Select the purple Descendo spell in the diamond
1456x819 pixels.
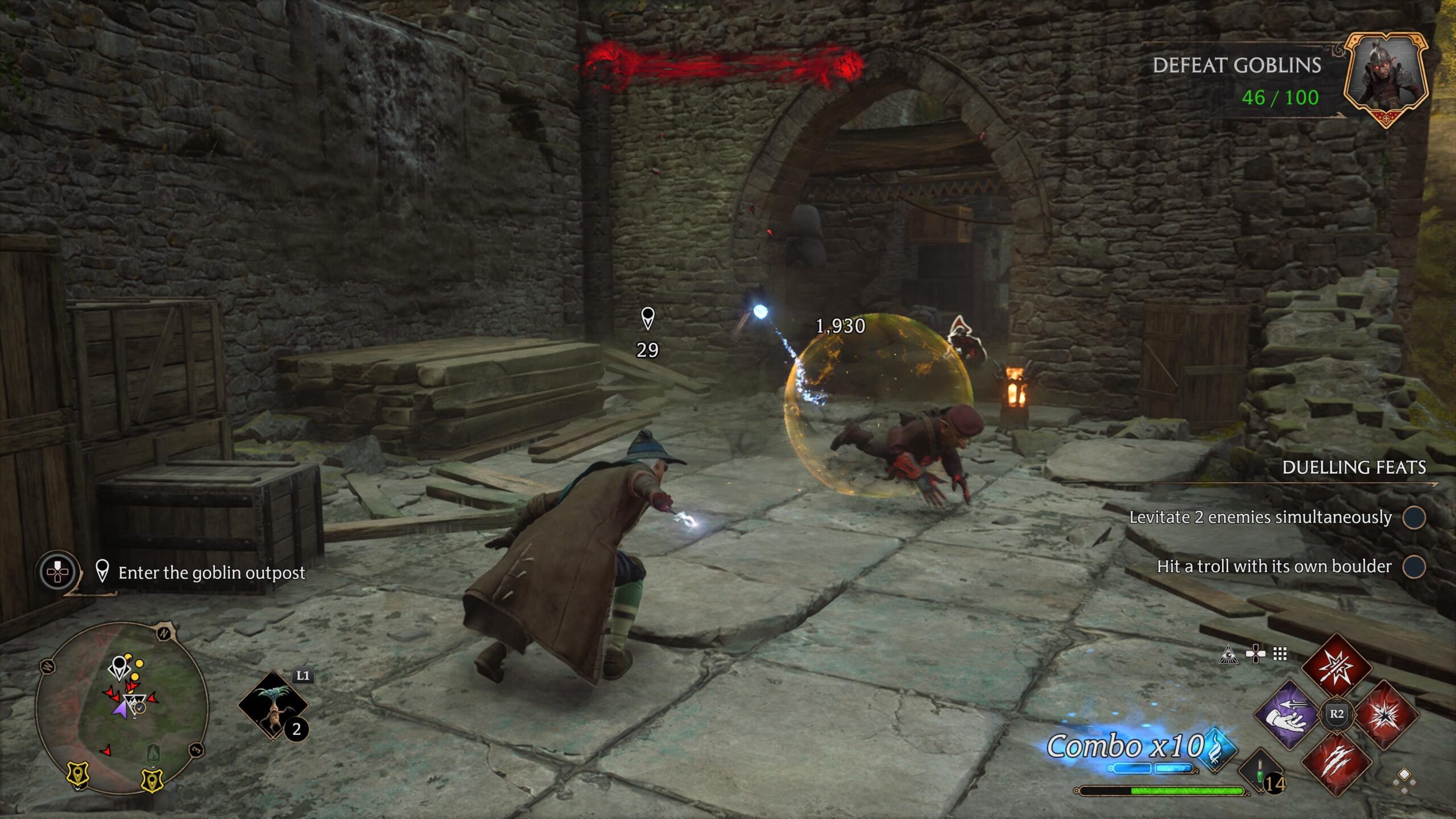[1287, 714]
